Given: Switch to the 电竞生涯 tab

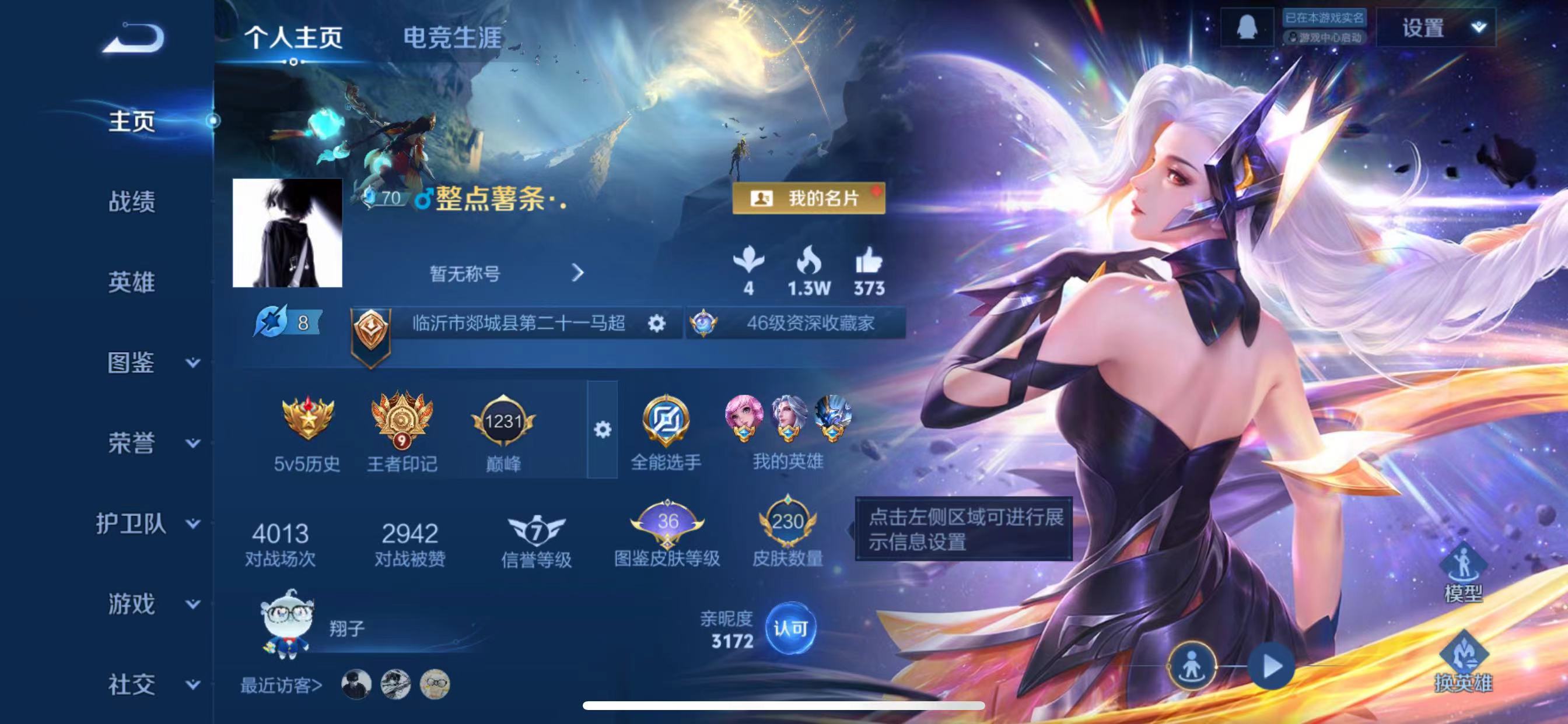Looking at the screenshot, I should coord(452,38).
